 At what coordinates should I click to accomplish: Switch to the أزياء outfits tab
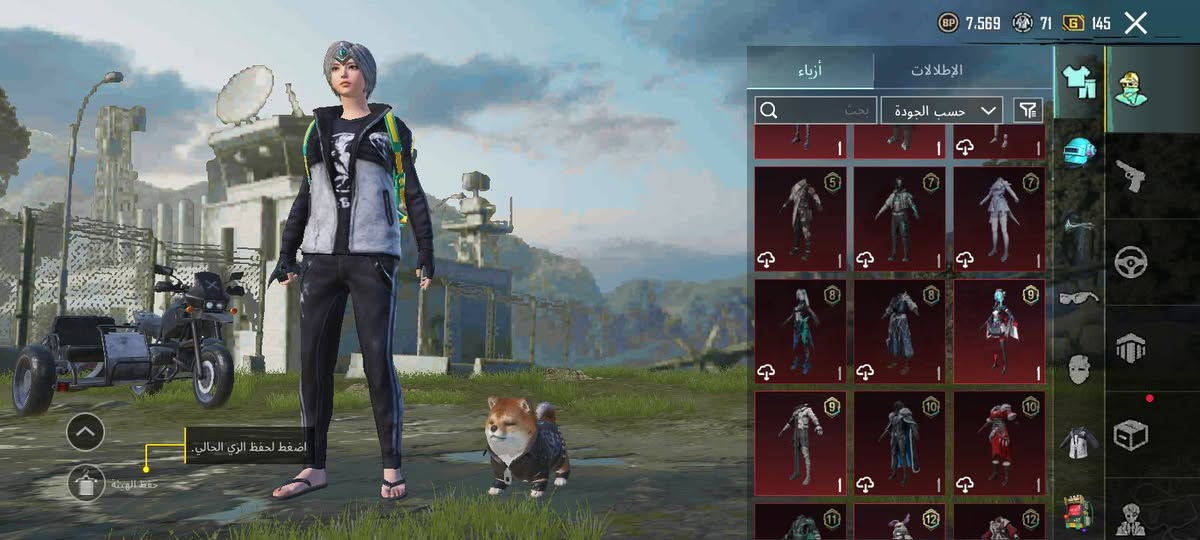[x=810, y=70]
